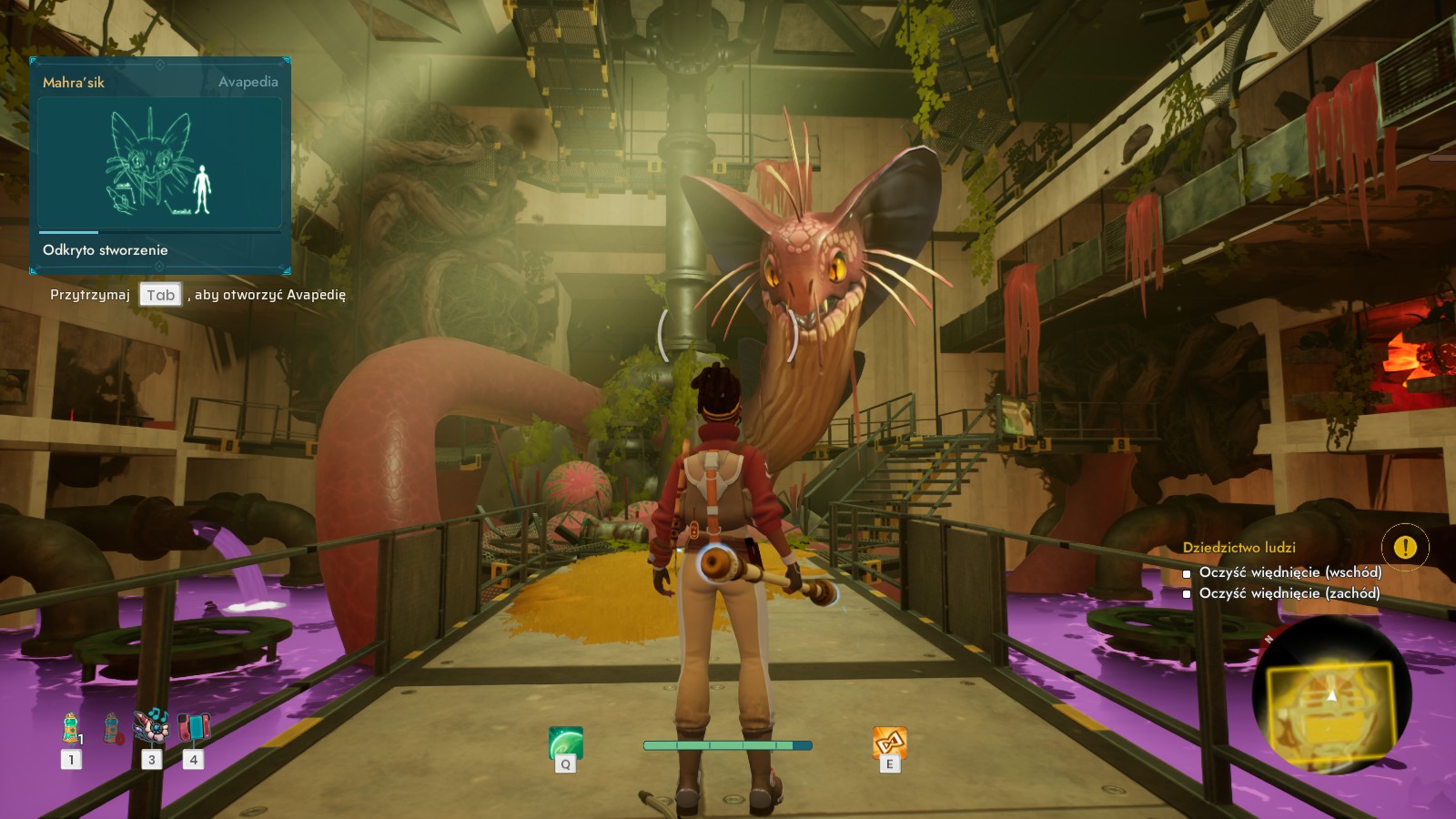Viewport: 1456px width, 819px height.
Task: Select the green potion bottle slot
Action: click(70, 729)
